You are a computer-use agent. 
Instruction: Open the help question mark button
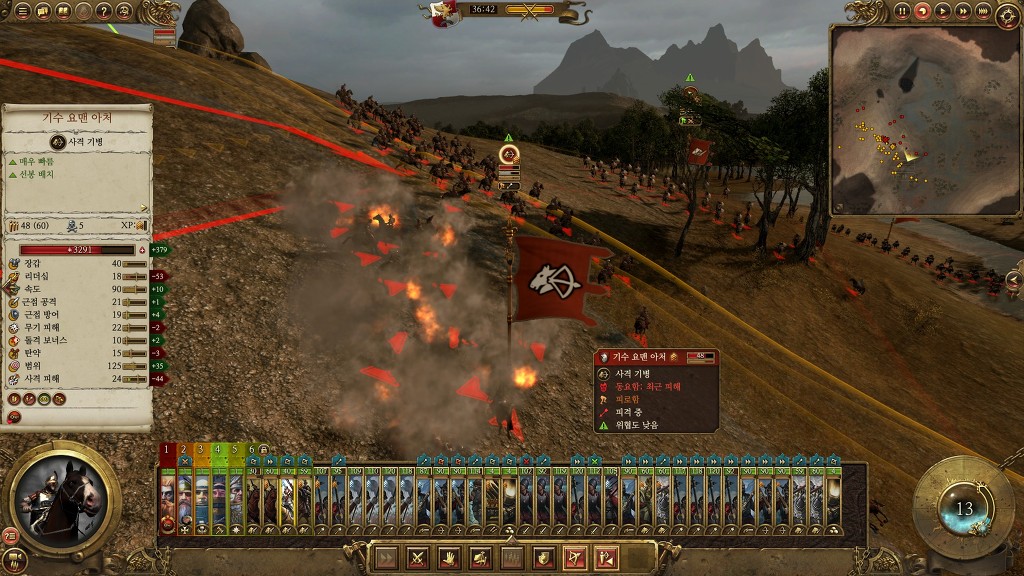point(104,11)
